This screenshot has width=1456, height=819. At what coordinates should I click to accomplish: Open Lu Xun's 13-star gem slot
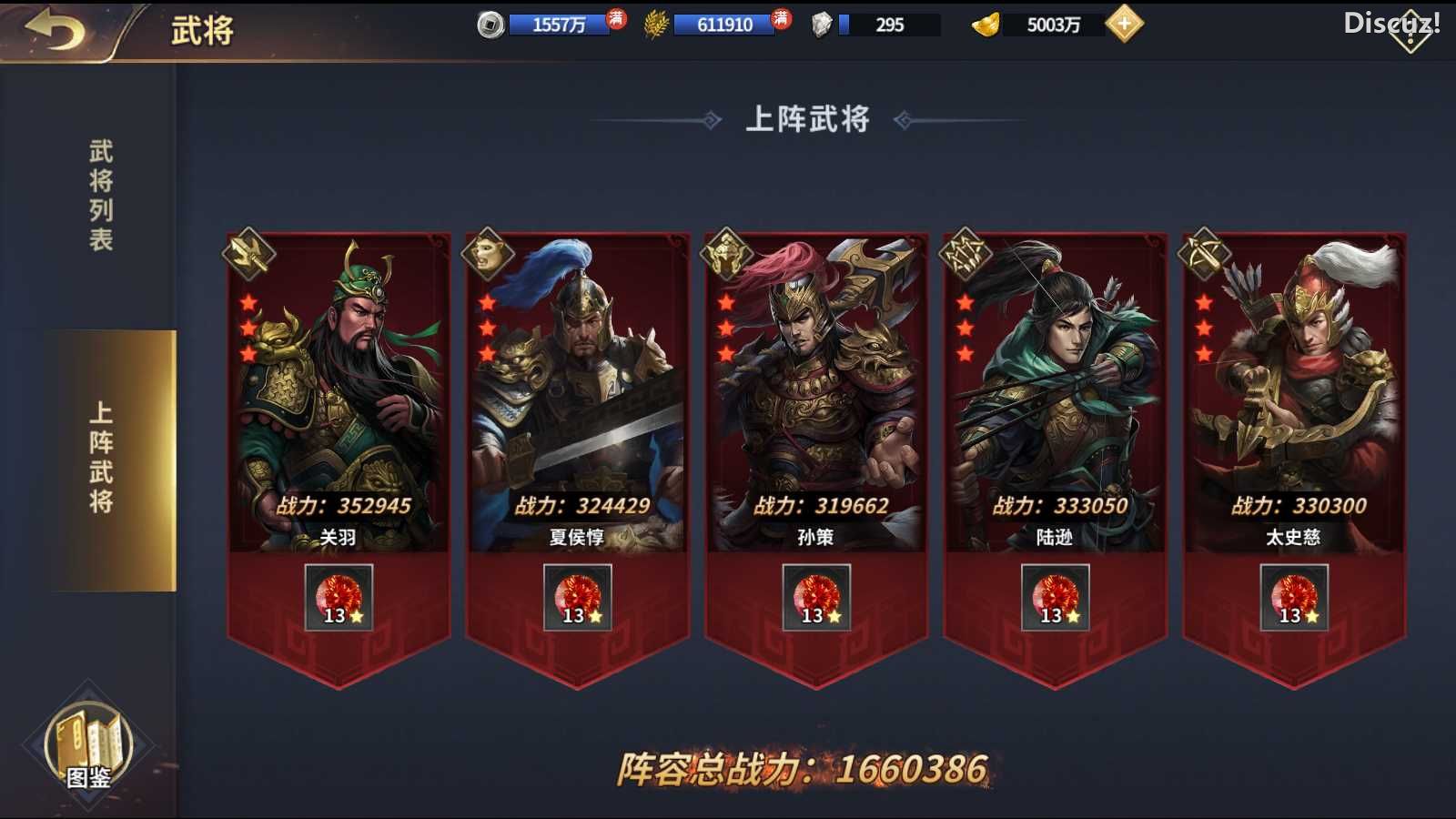coord(1055,596)
